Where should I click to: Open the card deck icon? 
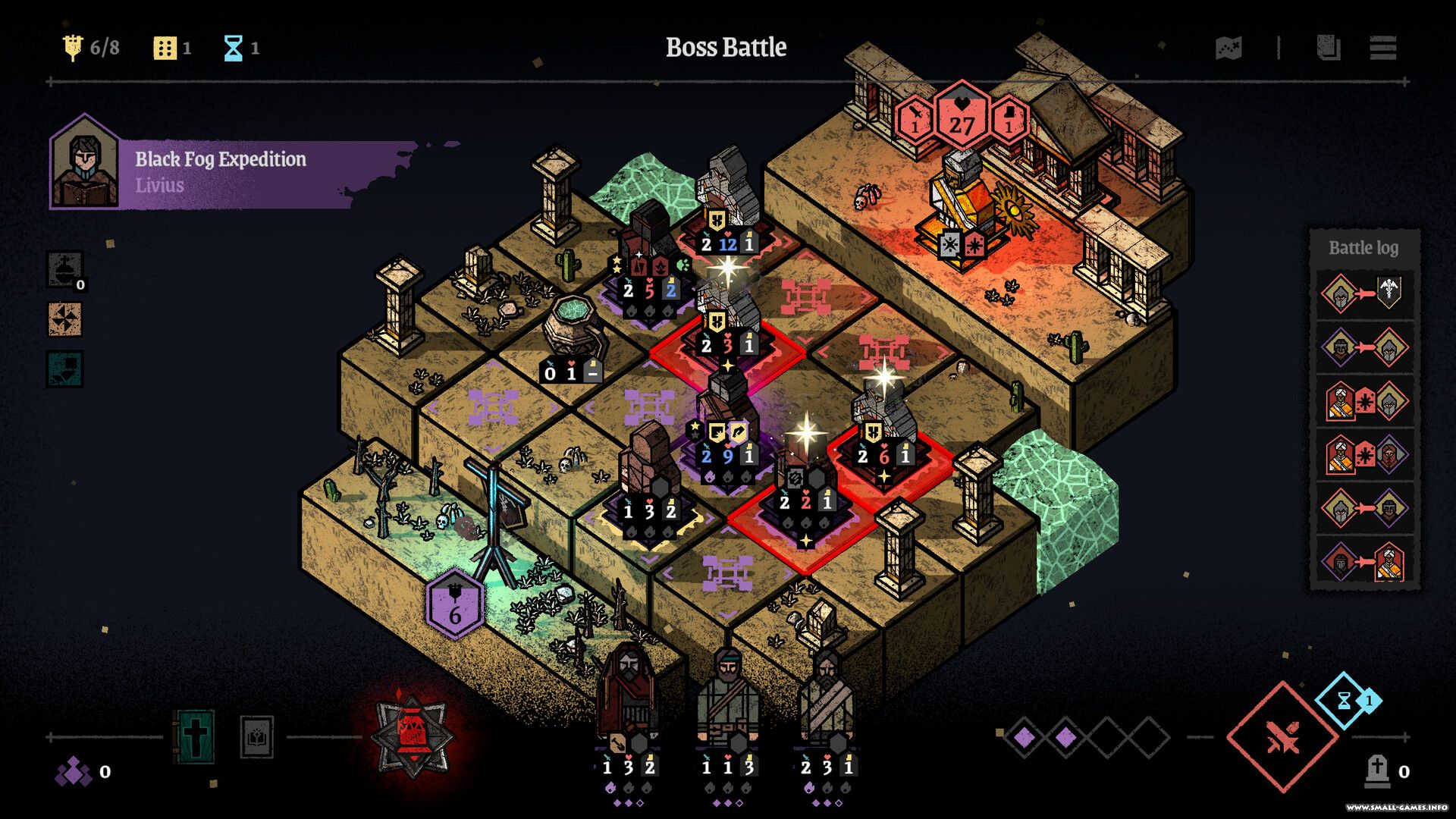point(1328,48)
